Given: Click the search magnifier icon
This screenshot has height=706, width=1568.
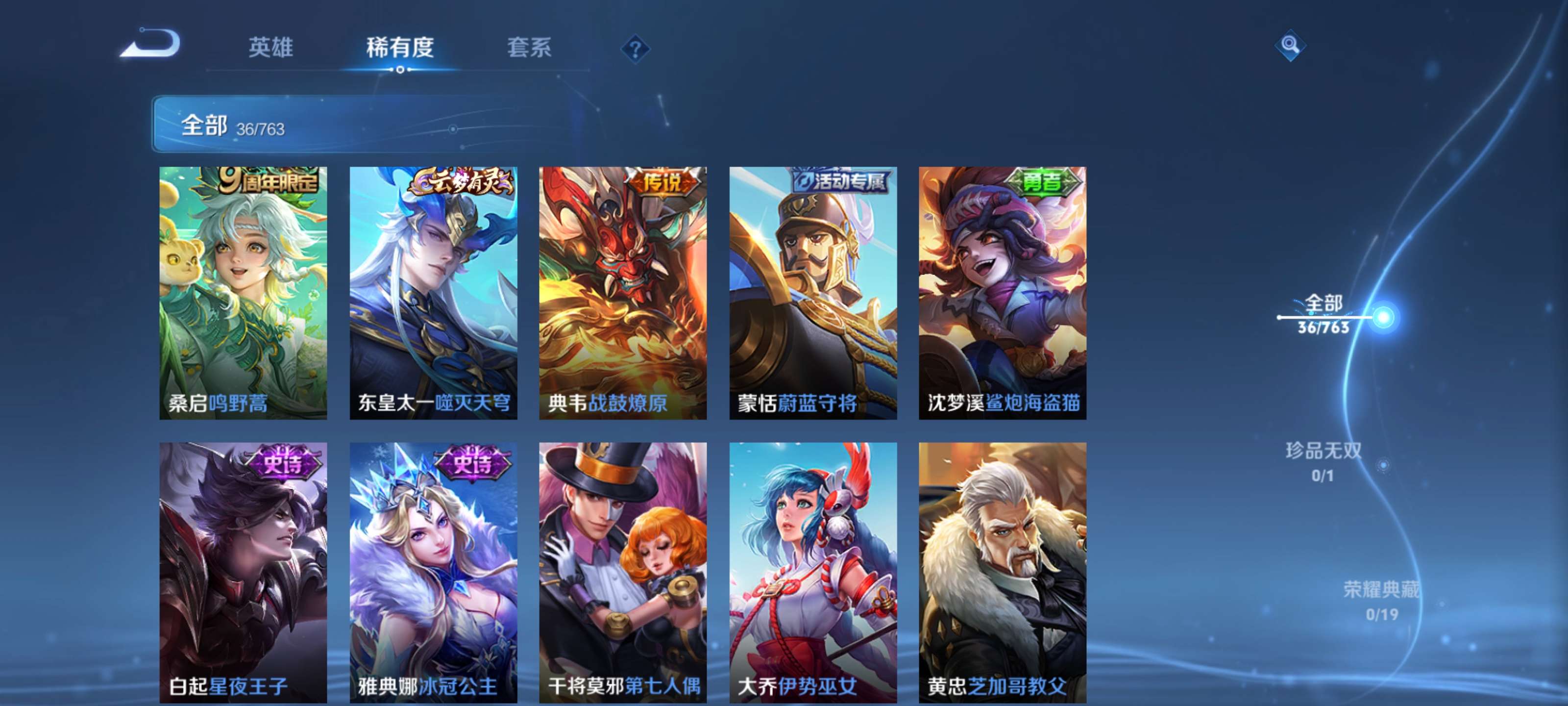Looking at the screenshot, I should [x=1291, y=45].
